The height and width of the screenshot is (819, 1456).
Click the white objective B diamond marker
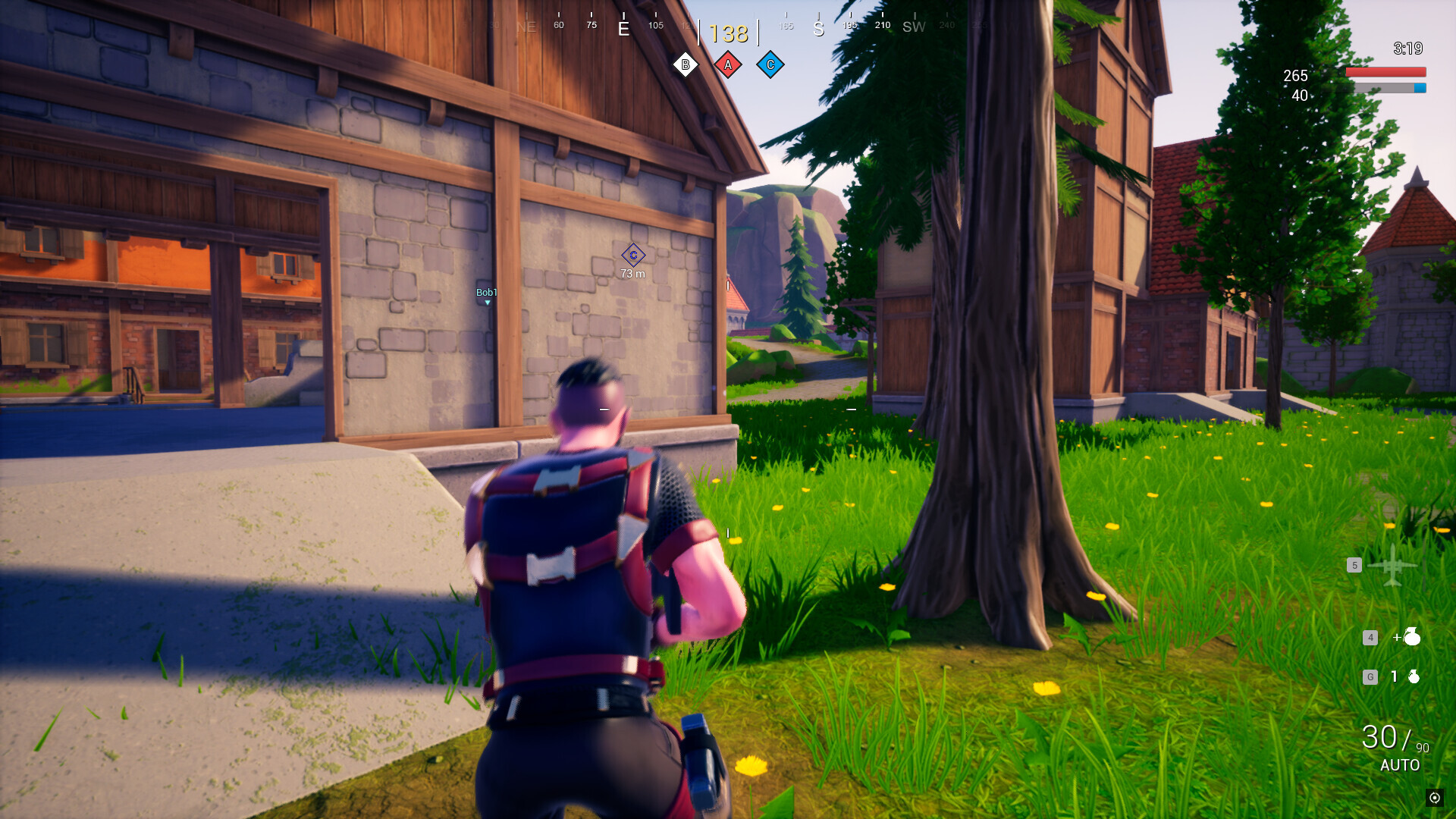[x=685, y=64]
